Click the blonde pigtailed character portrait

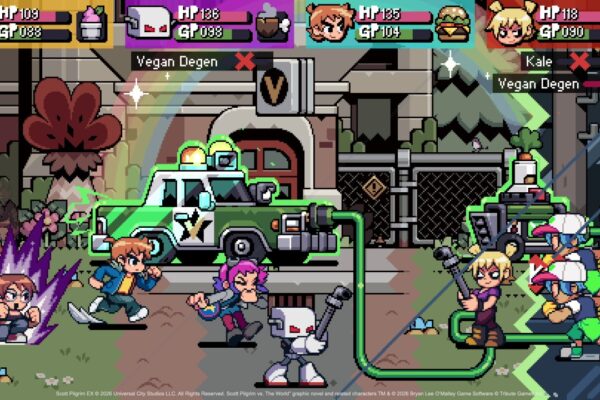[510, 22]
